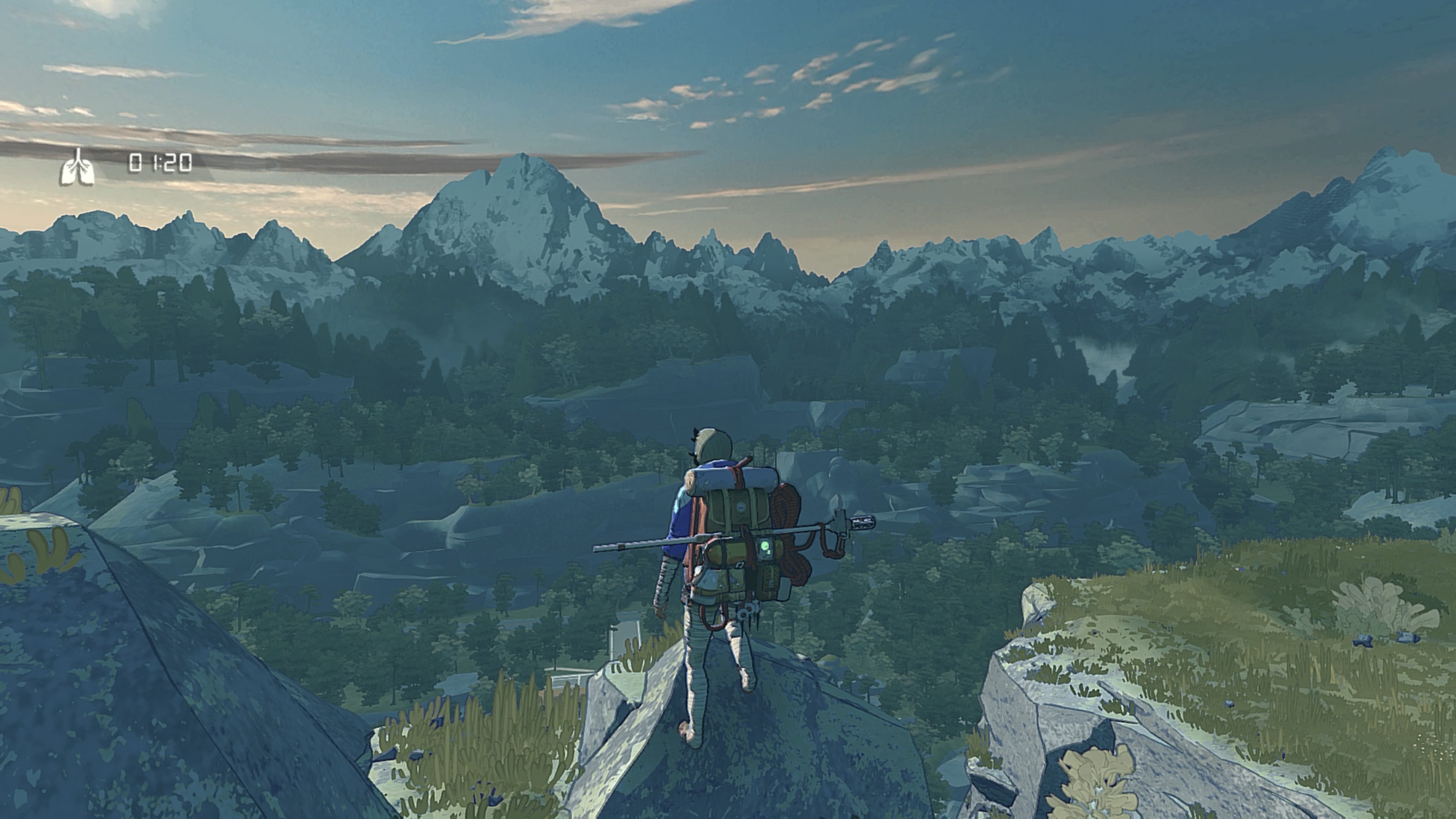Click the lungs breath icon

tap(77, 167)
